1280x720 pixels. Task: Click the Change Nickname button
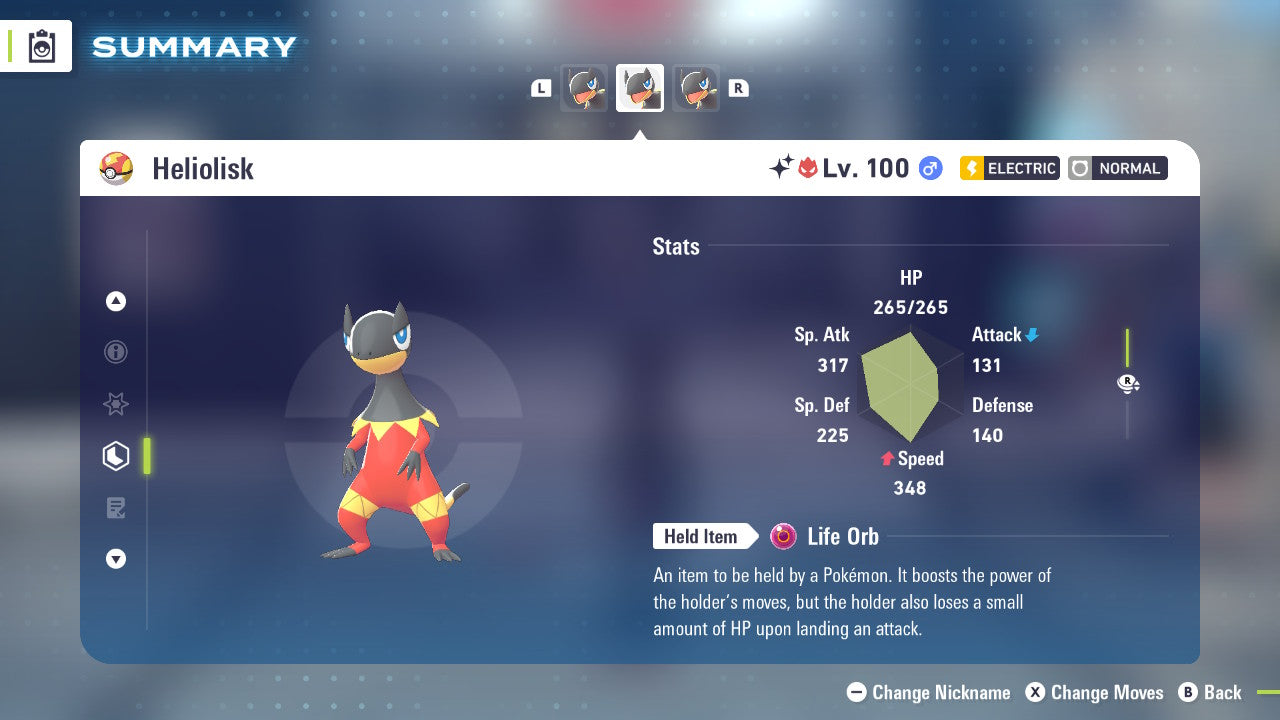[x=928, y=692]
